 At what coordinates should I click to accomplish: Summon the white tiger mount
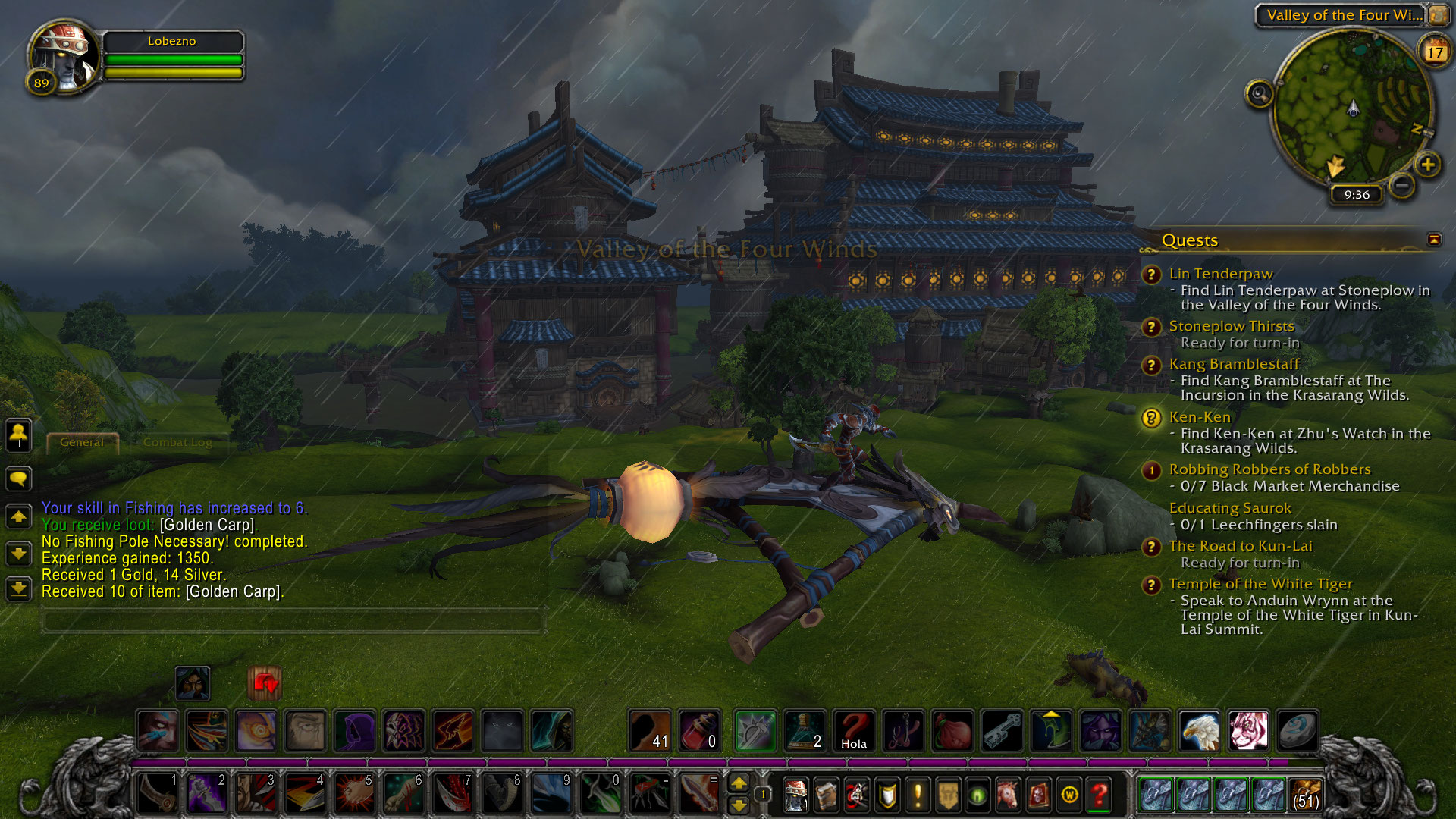(x=1248, y=731)
